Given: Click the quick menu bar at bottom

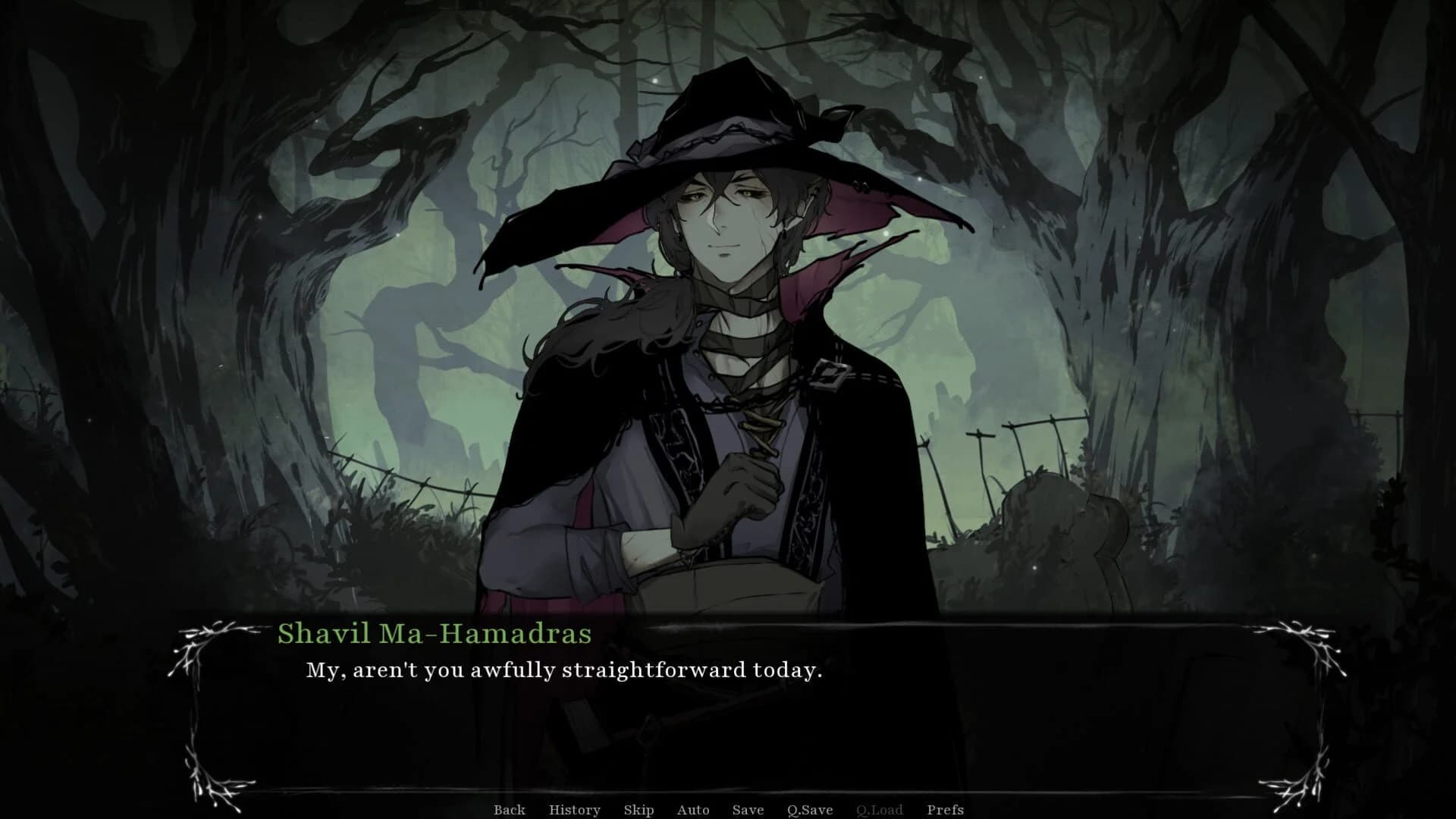Looking at the screenshot, I should [728, 810].
